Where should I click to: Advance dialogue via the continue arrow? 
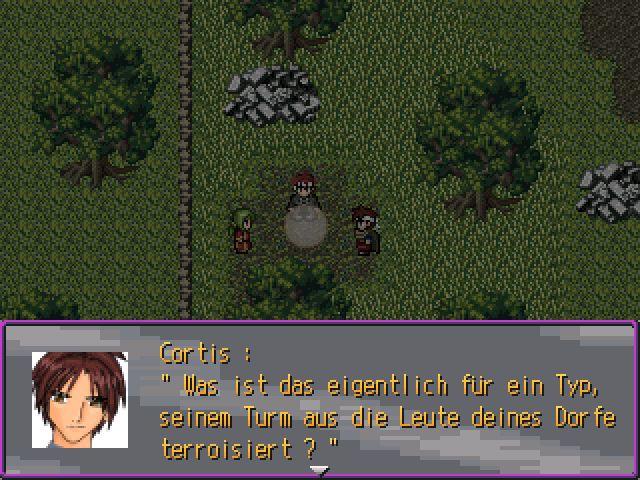319,469
